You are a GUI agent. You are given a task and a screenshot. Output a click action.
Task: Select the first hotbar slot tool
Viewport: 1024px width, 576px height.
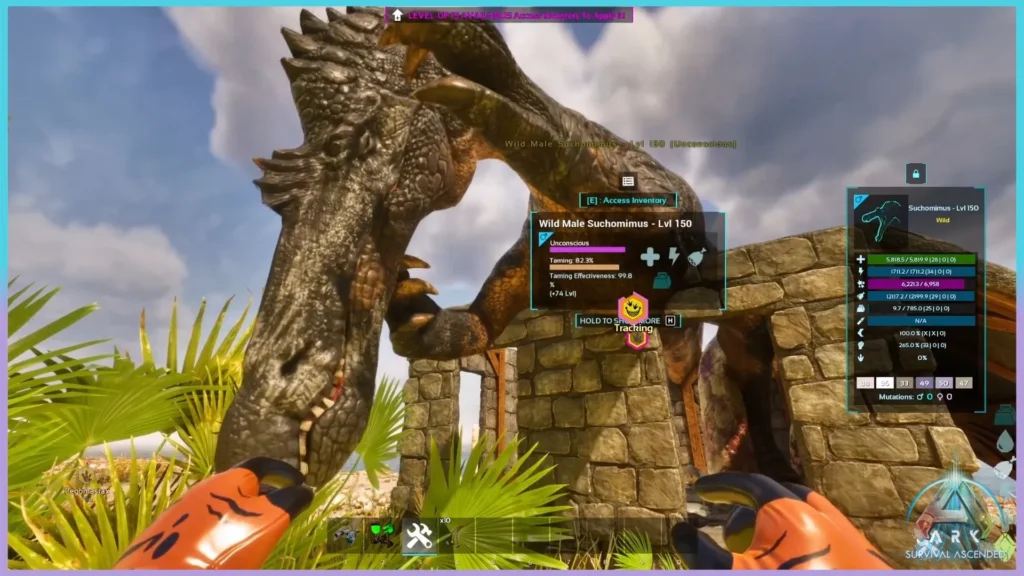344,537
